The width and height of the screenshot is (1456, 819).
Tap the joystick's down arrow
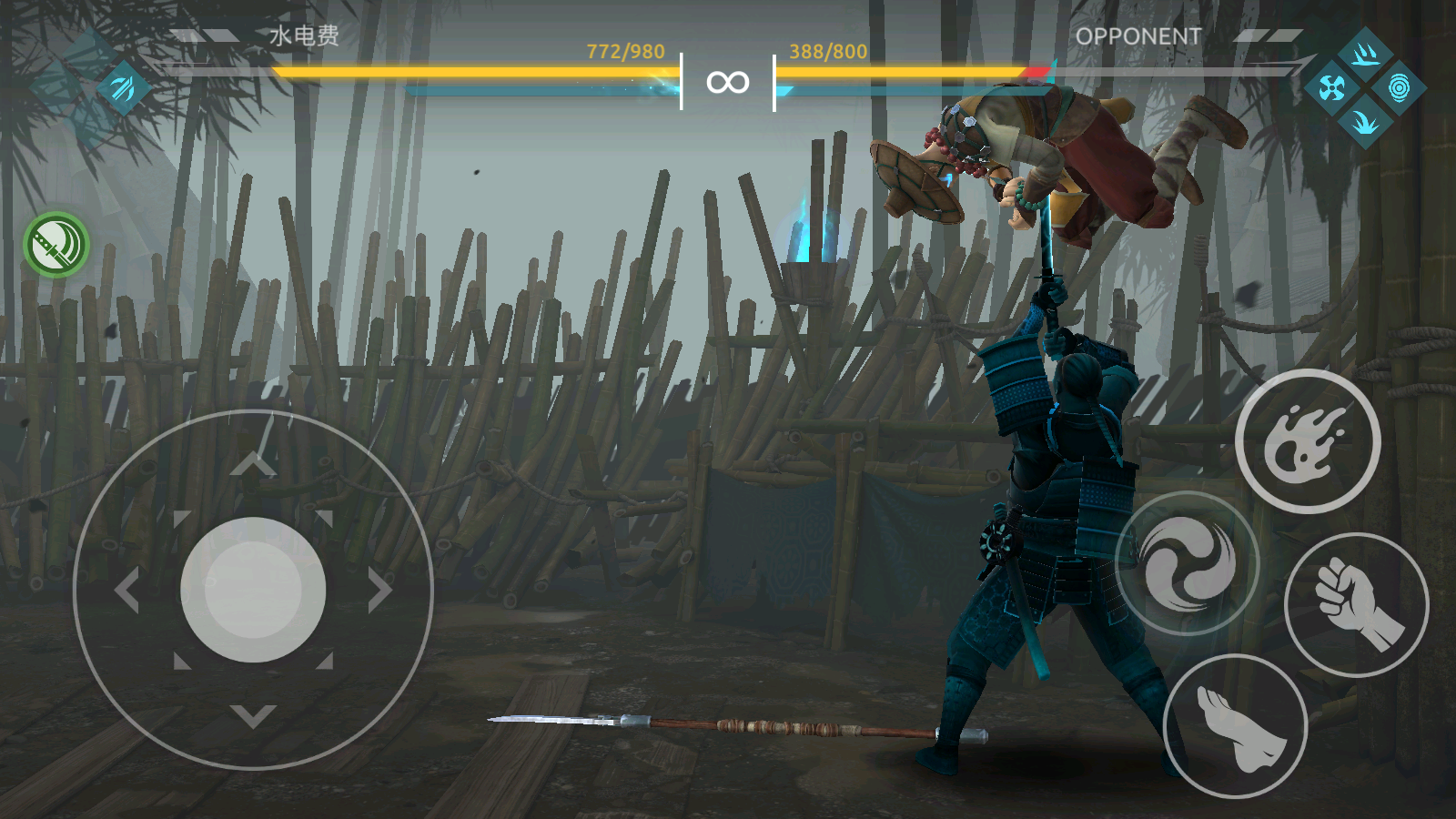pos(253,716)
